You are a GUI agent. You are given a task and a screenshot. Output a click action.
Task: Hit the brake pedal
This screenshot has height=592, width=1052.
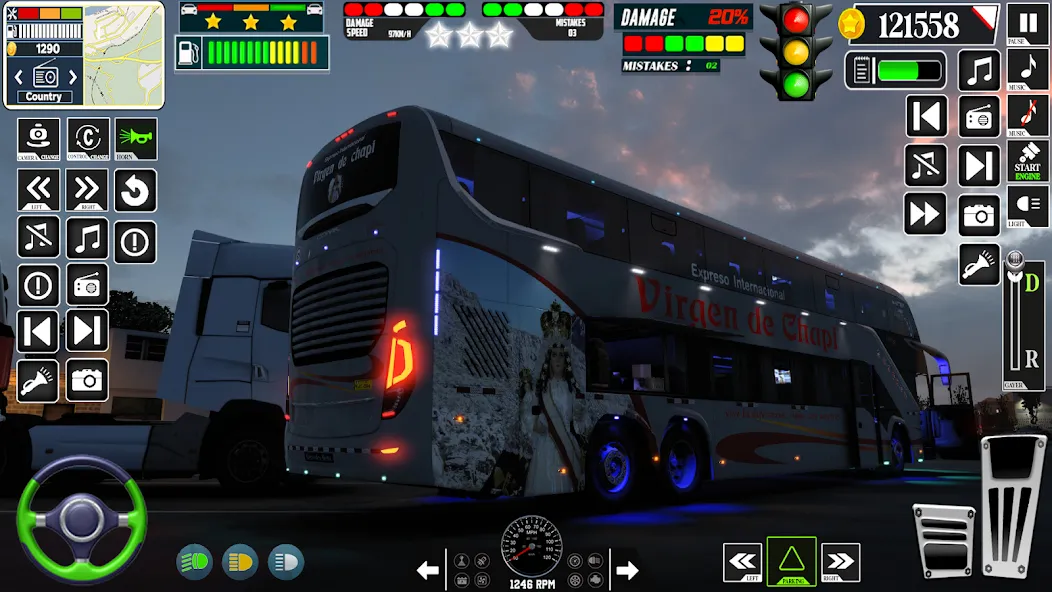[x=944, y=542]
